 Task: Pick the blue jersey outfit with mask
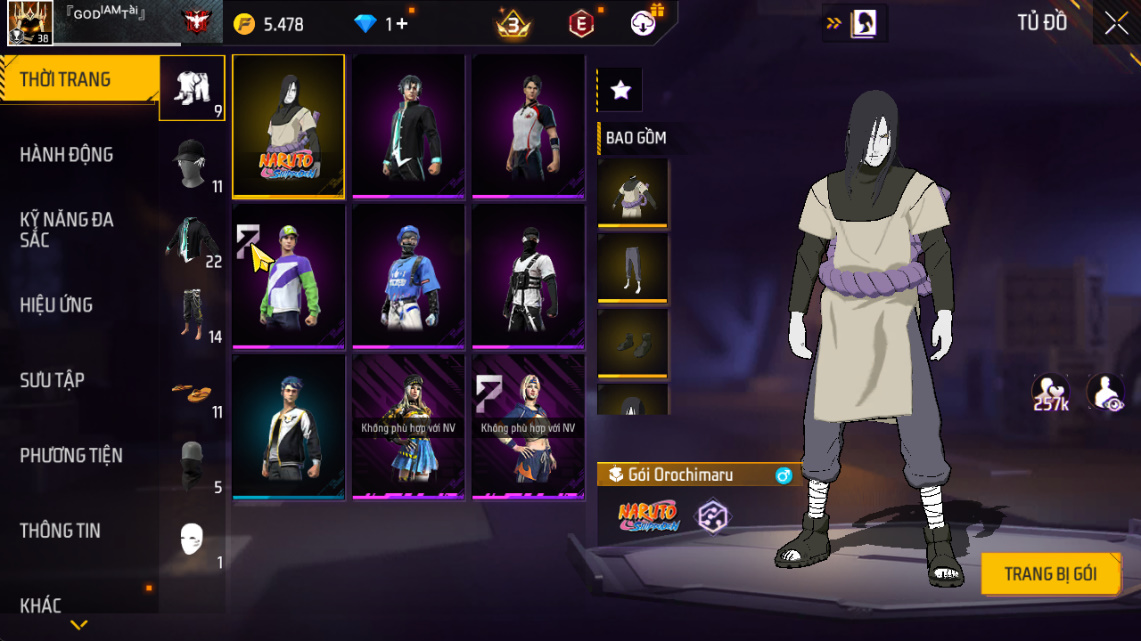point(408,277)
